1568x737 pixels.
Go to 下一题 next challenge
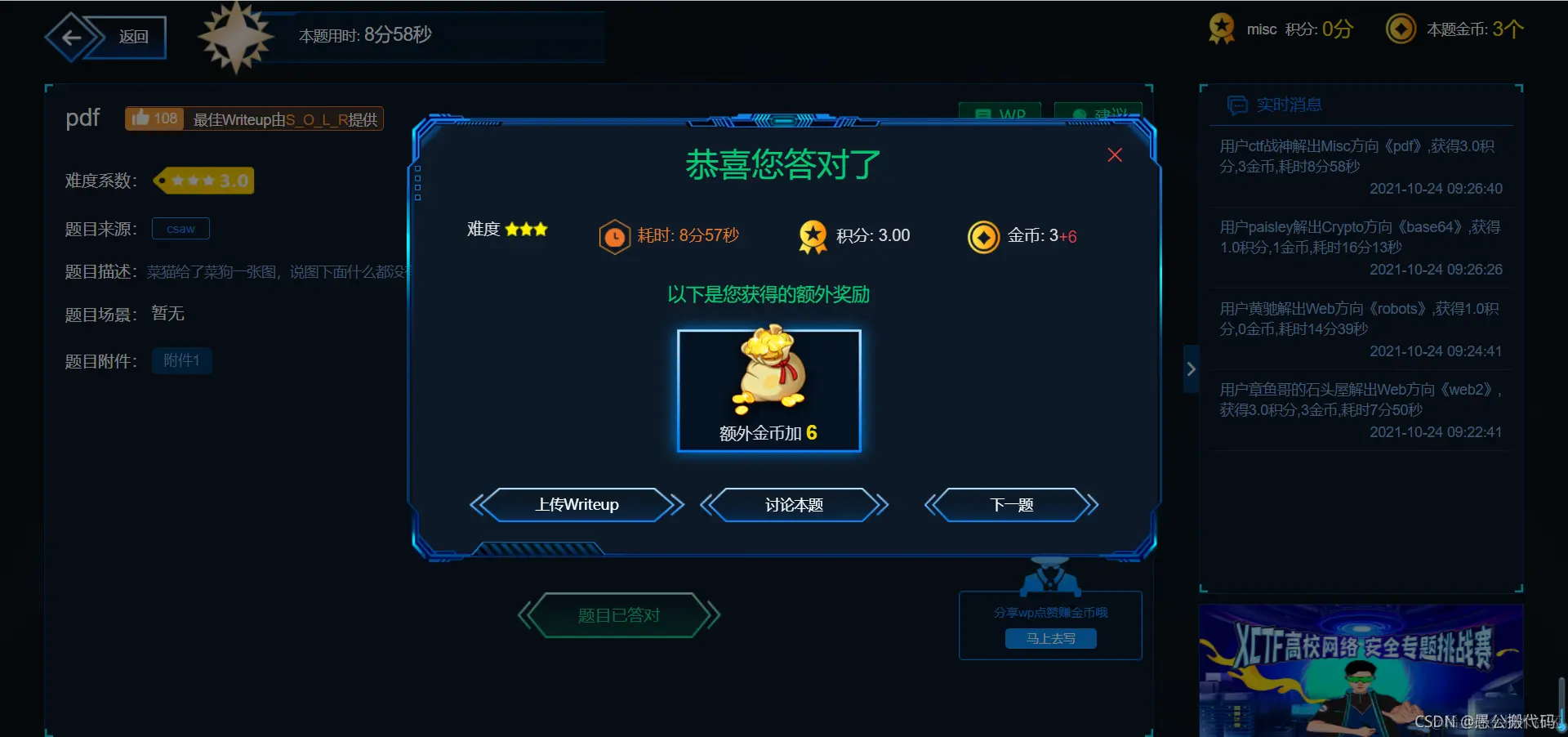(1011, 505)
